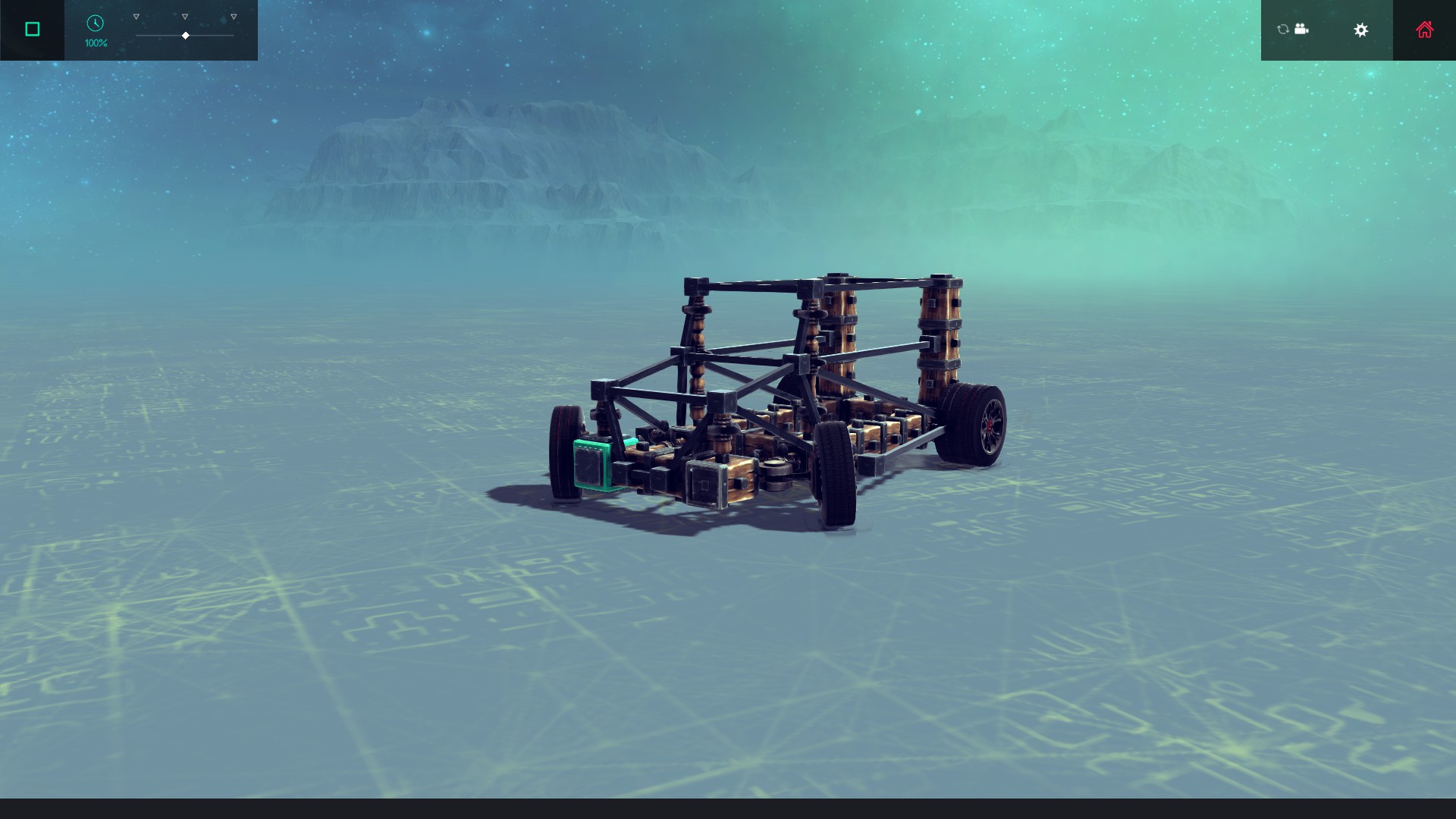Viewport: 1456px width, 819px height.
Task: Click the camera cycle loop icon beside the camcorder
Action: tap(1281, 29)
